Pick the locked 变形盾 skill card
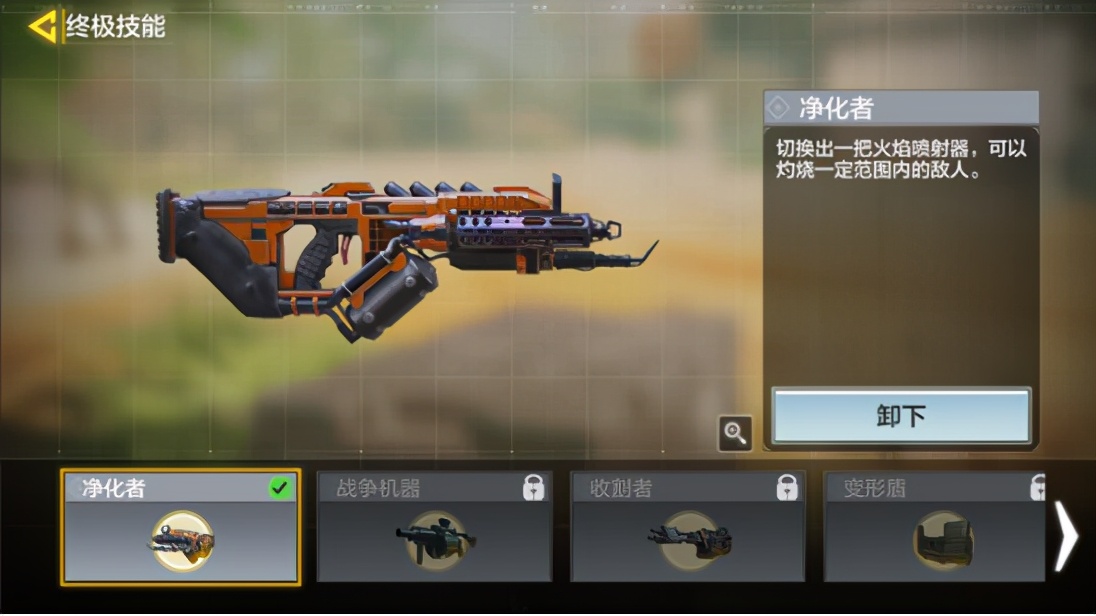Image resolution: width=1096 pixels, height=616 pixels. tap(934, 527)
